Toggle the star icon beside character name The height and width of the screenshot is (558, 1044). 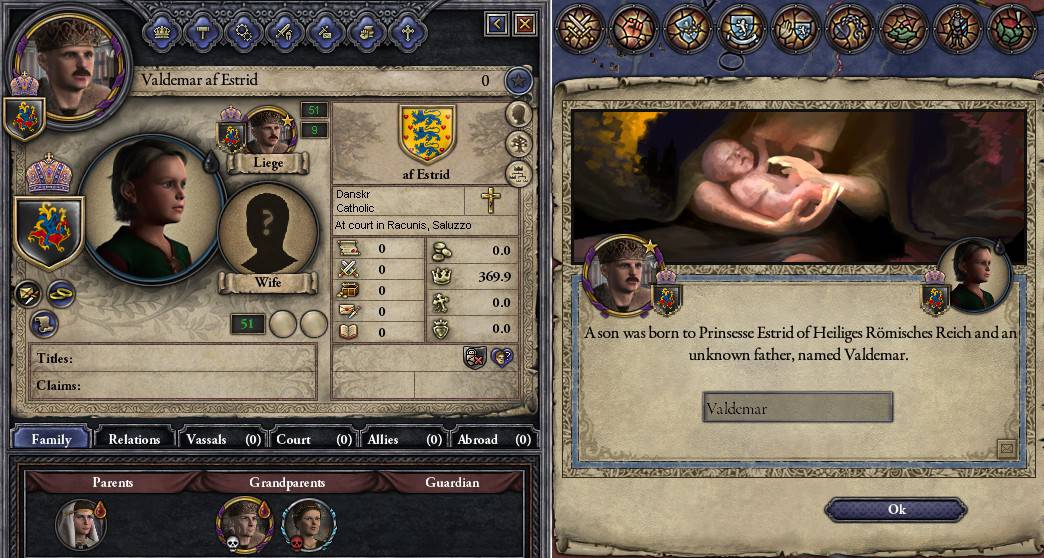(x=516, y=80)
